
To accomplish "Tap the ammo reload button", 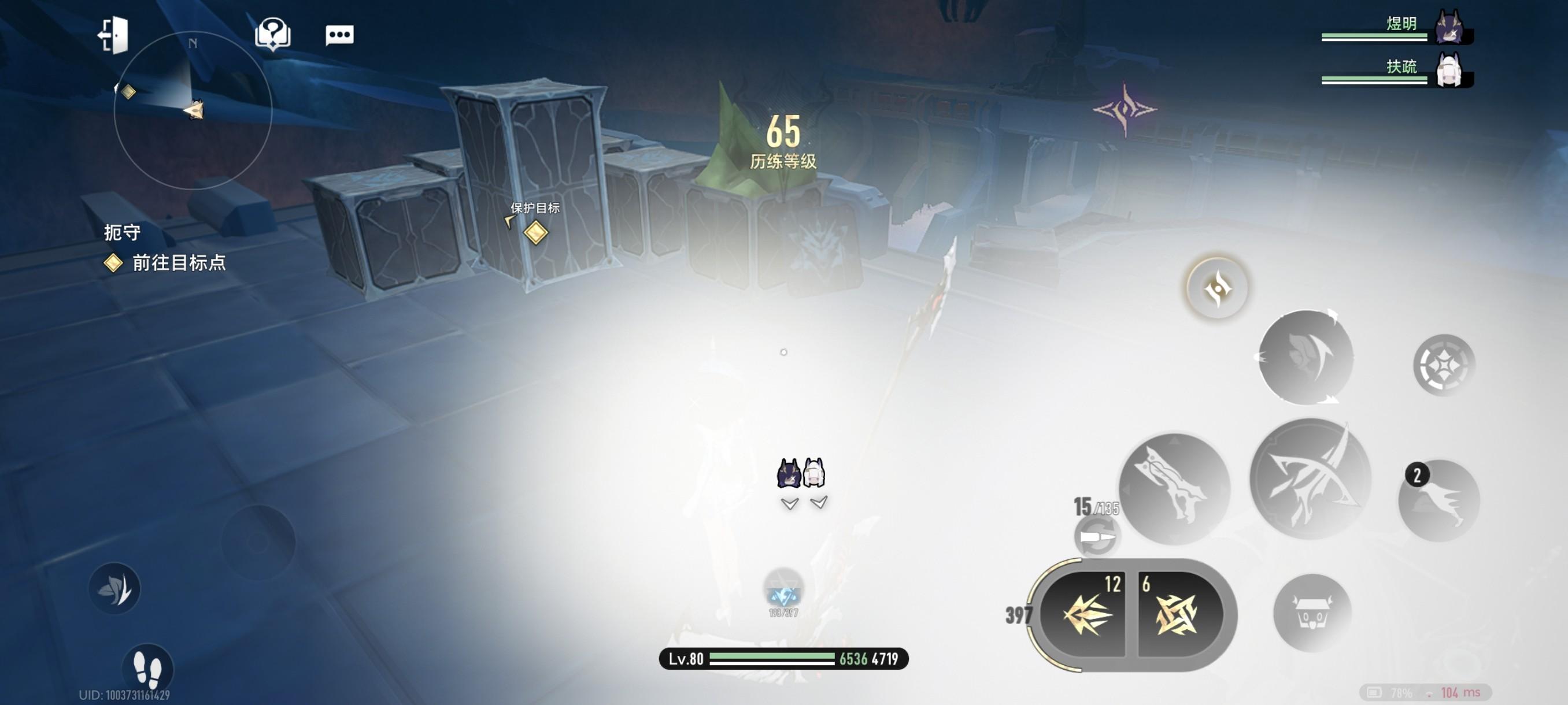I will pos(1096,536).
